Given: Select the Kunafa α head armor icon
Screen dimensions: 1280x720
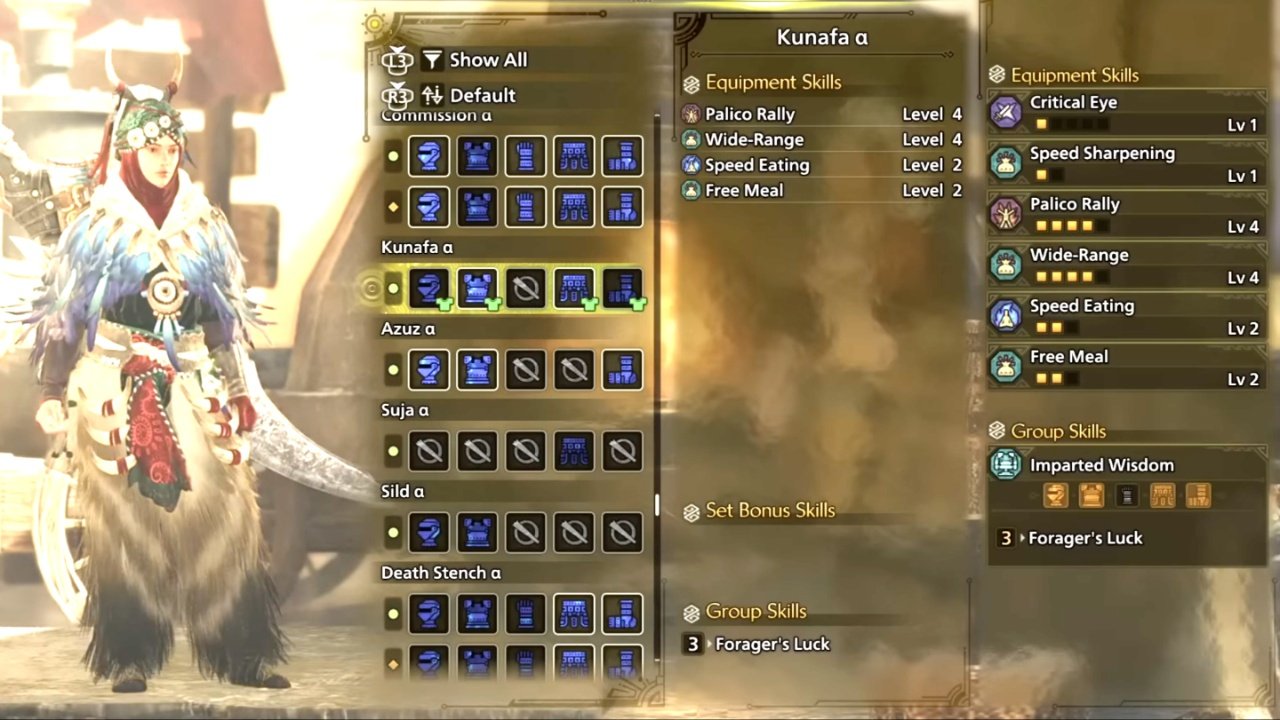Looking at the screenshot, I should (x=428, y=288).
